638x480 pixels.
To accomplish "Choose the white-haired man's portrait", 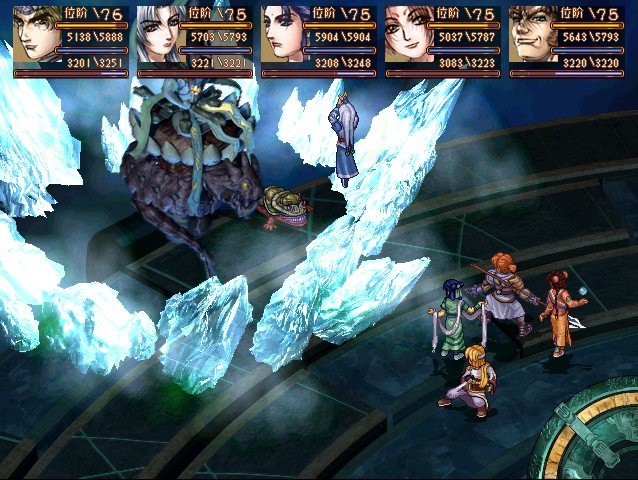I will coord(160,36).
